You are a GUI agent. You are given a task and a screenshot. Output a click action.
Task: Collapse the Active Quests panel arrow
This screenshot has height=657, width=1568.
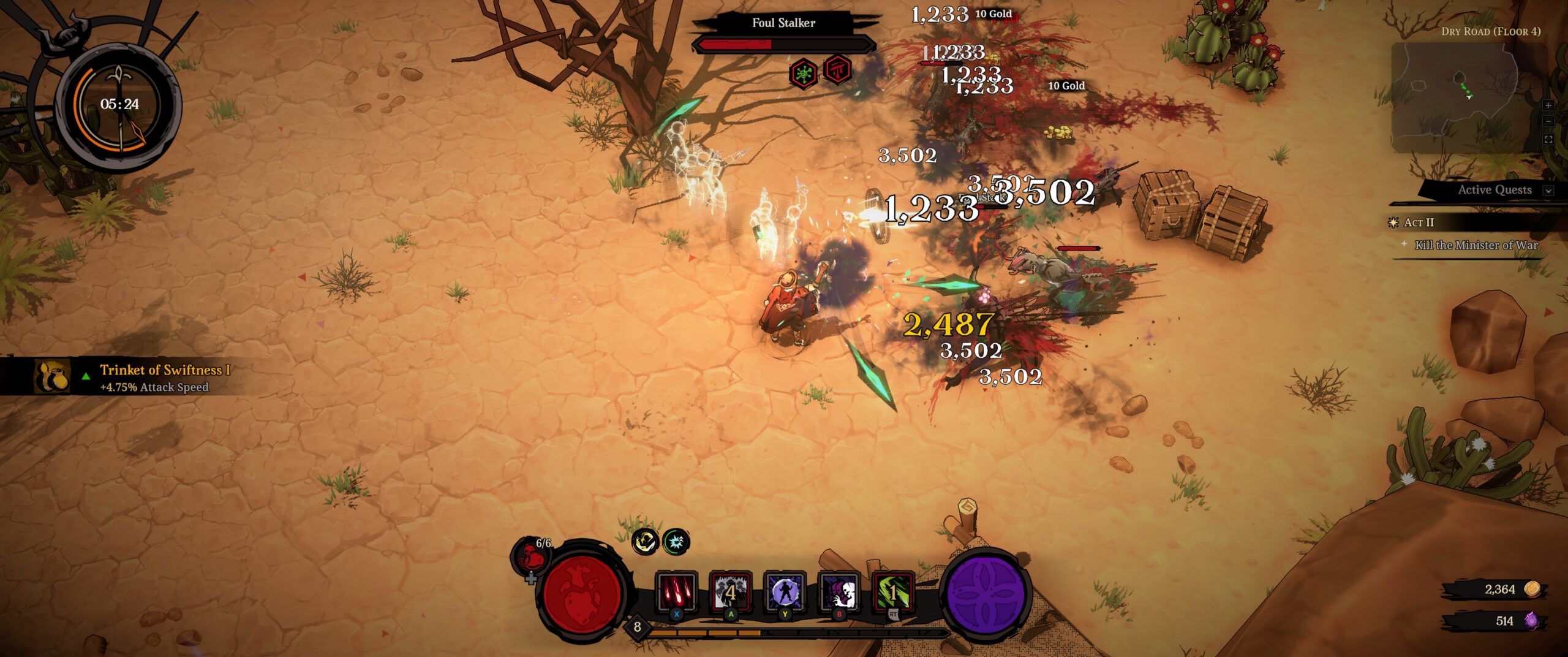pyautogui.click(x=1548, y=191)
